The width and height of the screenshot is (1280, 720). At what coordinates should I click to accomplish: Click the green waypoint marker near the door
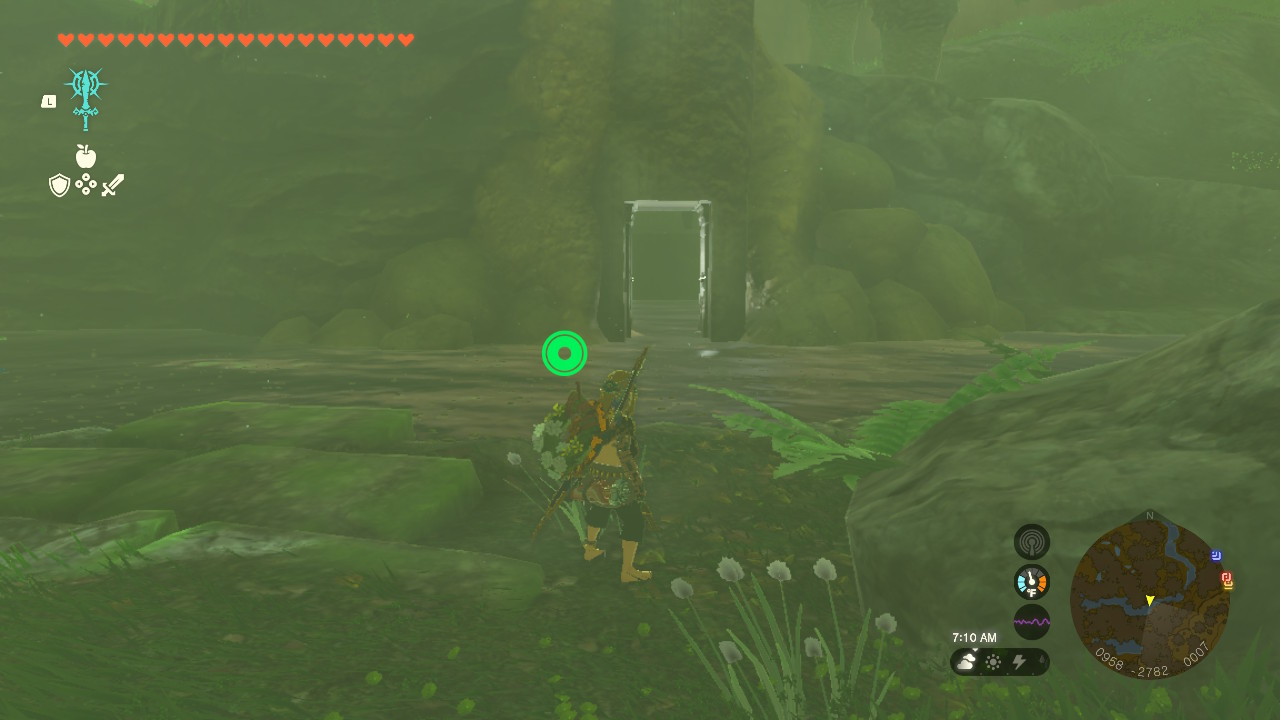point(565,353)
